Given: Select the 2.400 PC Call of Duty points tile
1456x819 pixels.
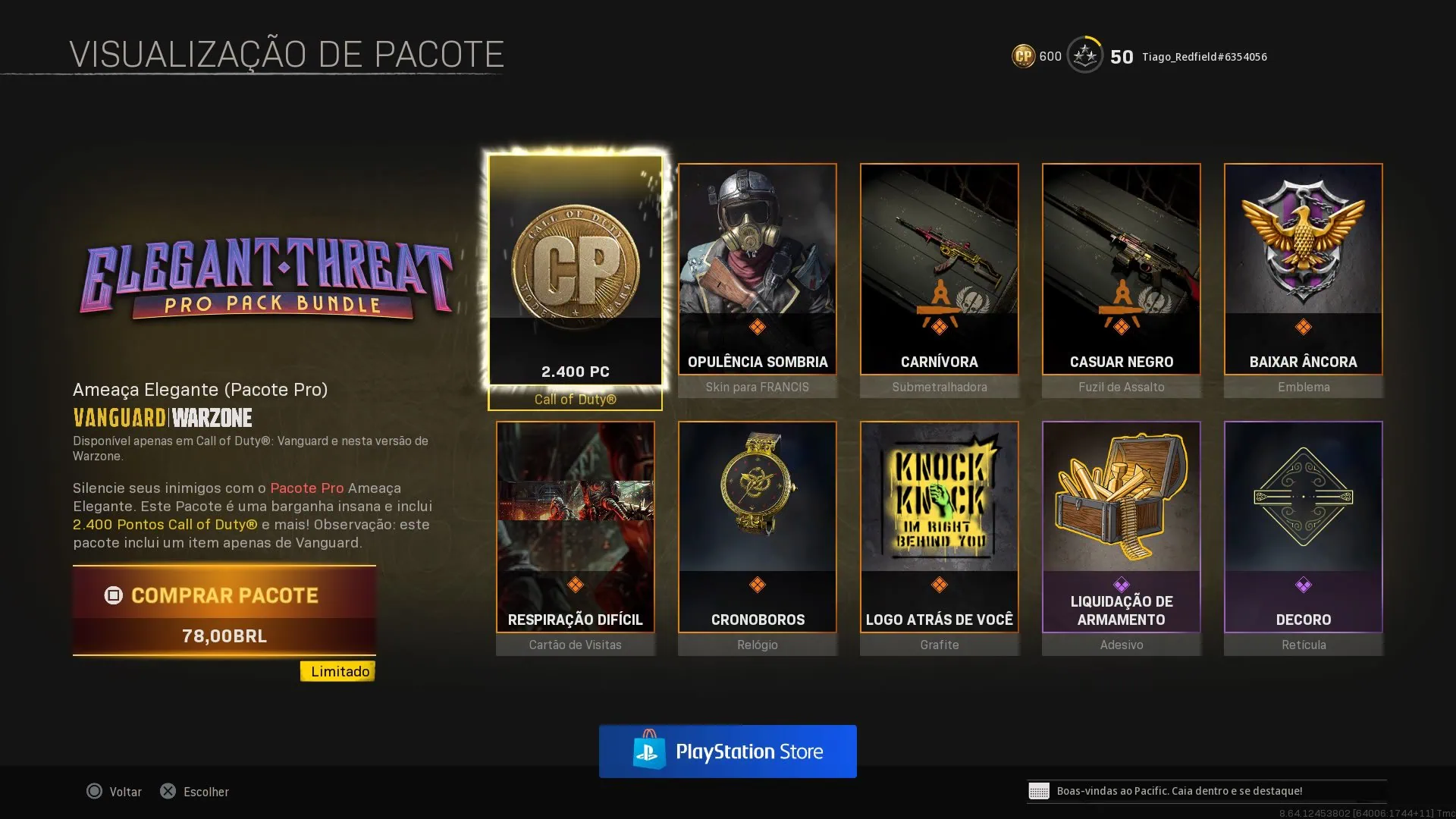Looking at the screenshot, I should click(575, 273).
